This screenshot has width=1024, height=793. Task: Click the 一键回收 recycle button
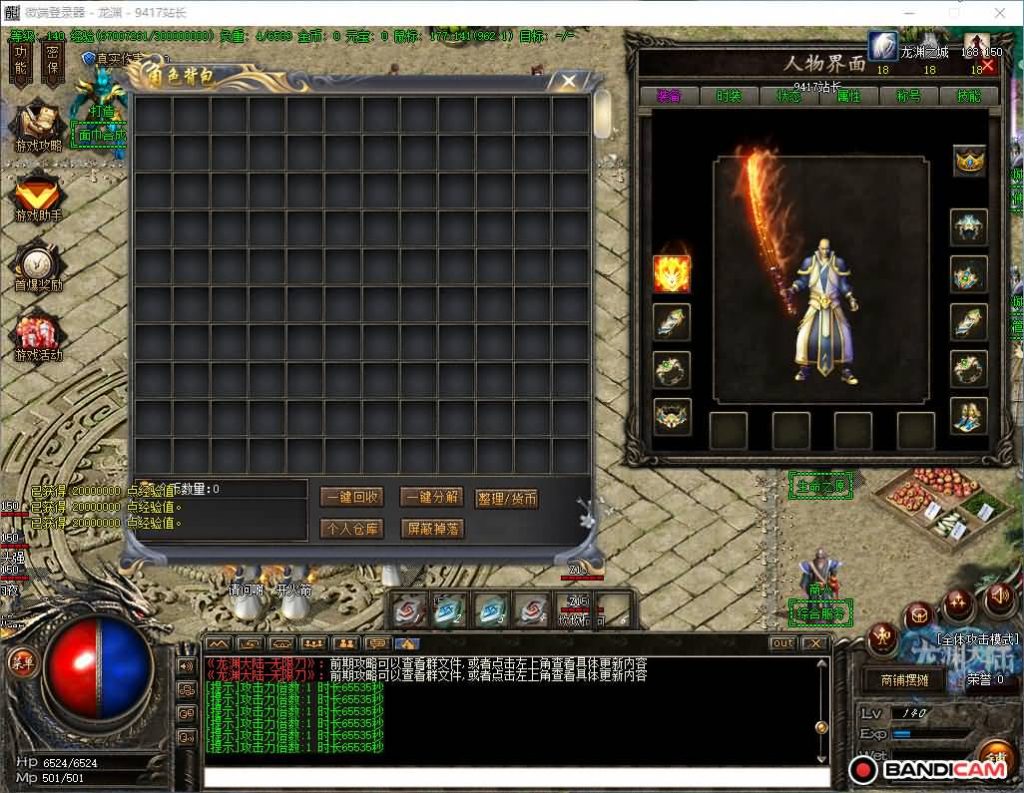coord(351,497)
